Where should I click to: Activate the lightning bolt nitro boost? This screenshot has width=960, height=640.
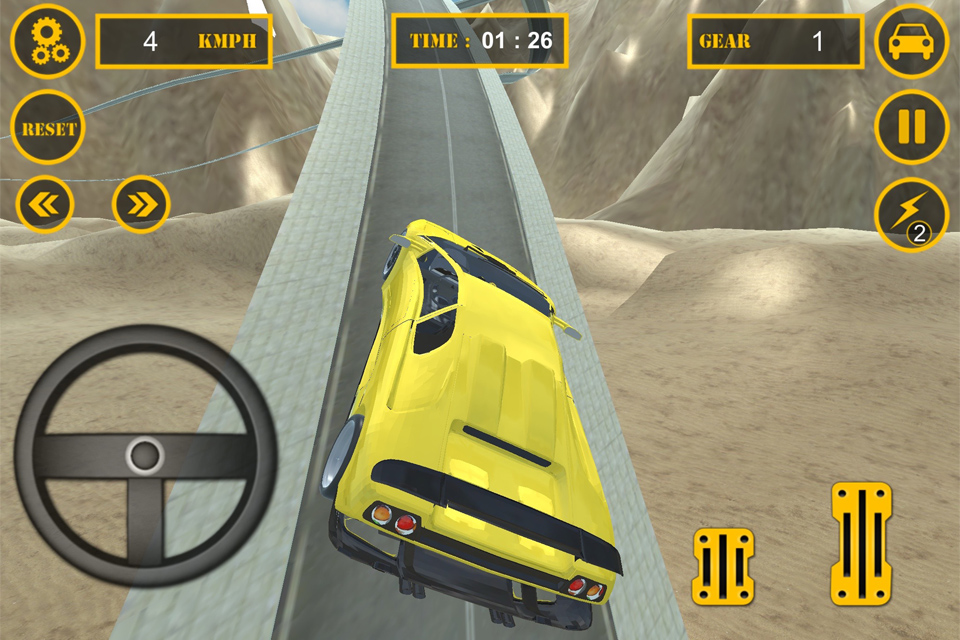[x=911, y=215]
